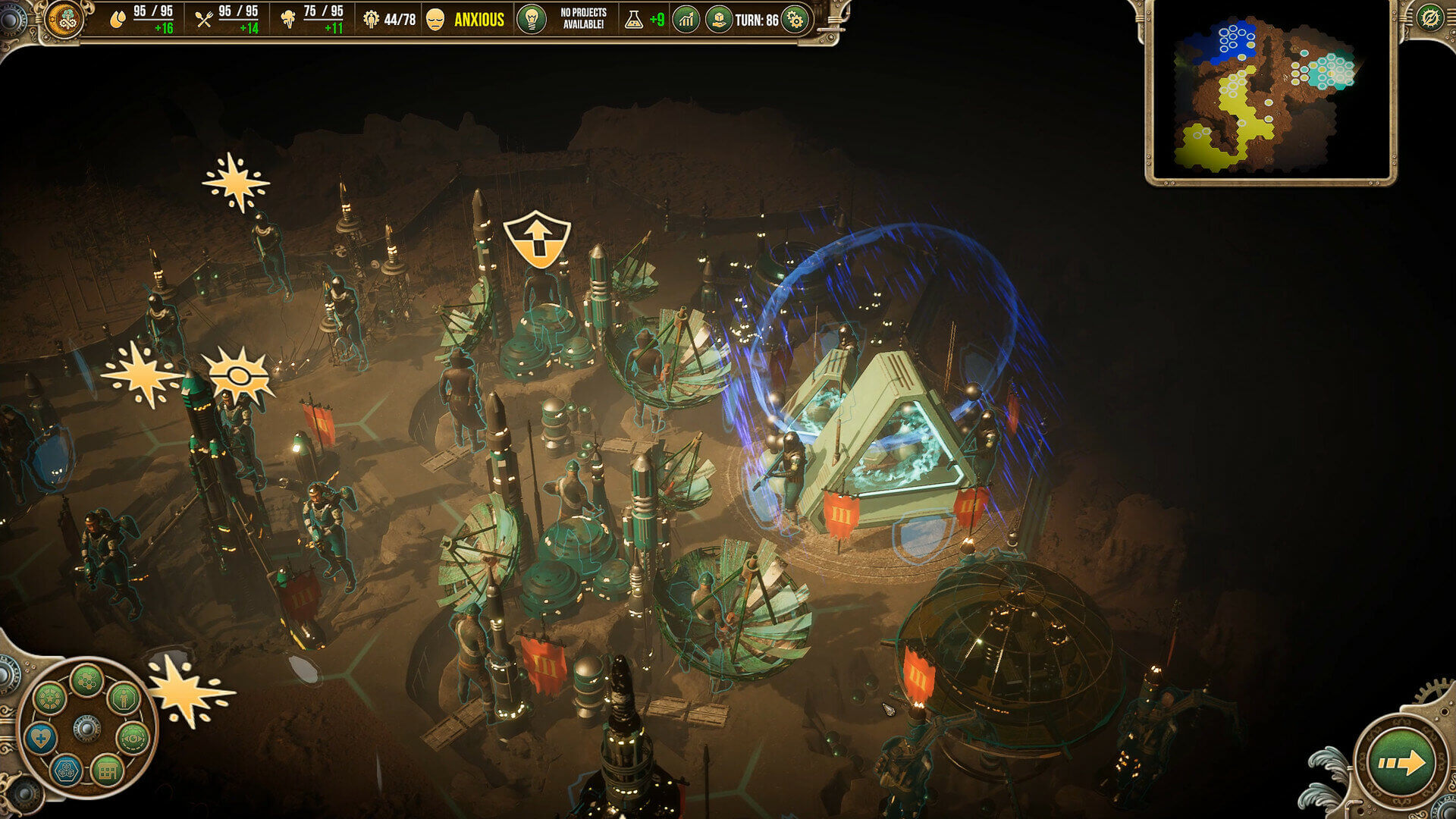1456x819 pixels.
Task: Click the lightbulb research projects button
Action: [531, 19]
